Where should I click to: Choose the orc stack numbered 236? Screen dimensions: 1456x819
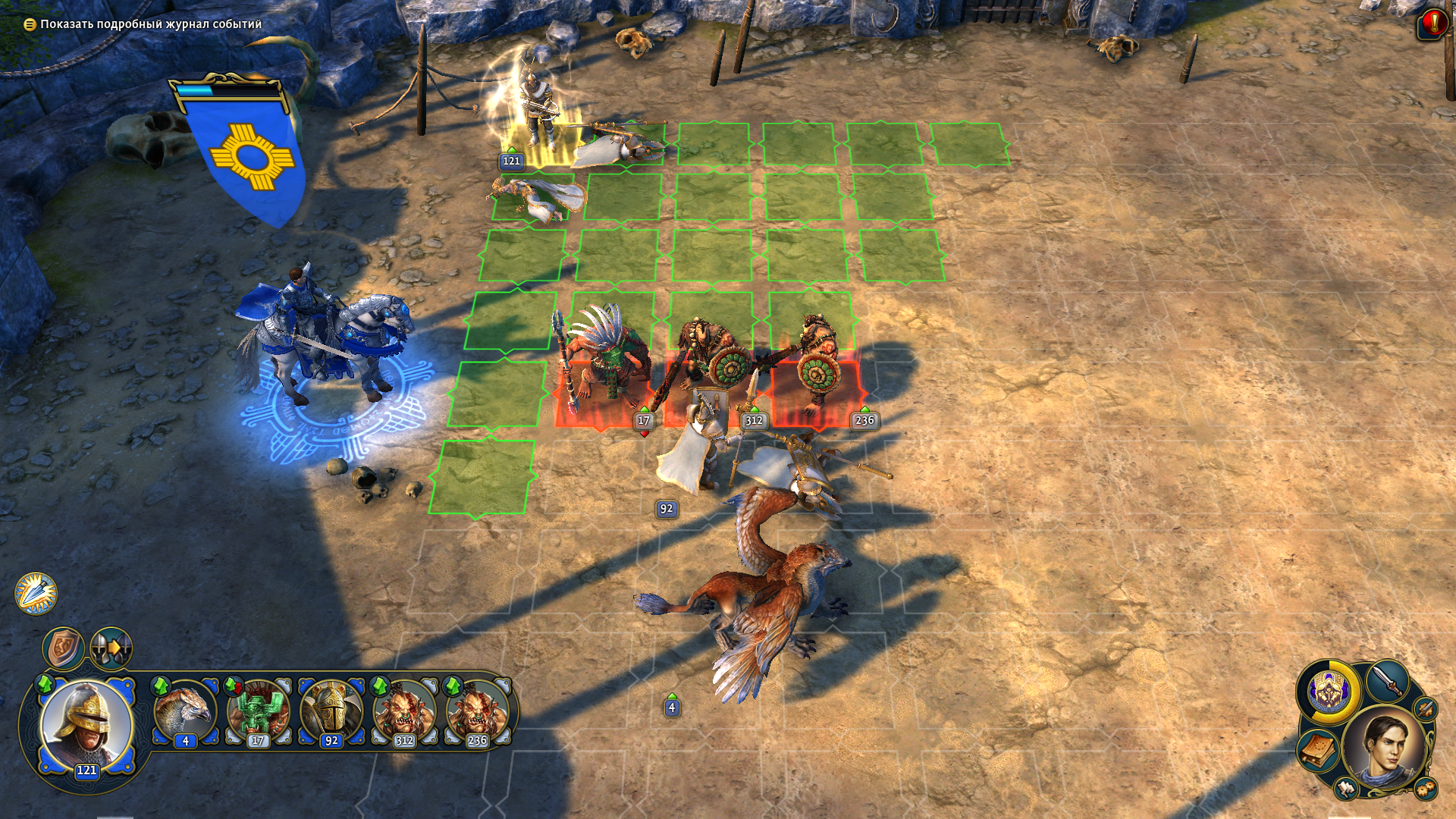pyautogui.click(x=476, y=713)
